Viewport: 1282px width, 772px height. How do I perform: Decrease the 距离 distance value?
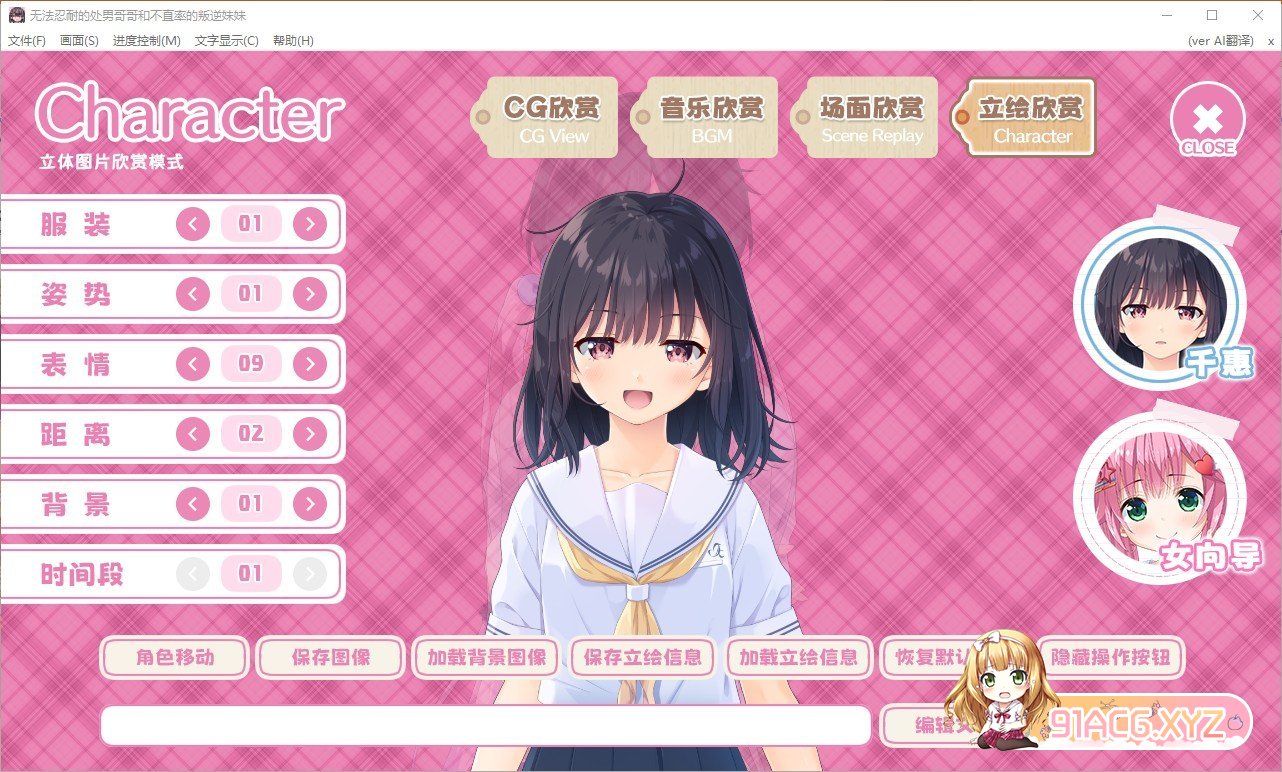coord(193,434)
